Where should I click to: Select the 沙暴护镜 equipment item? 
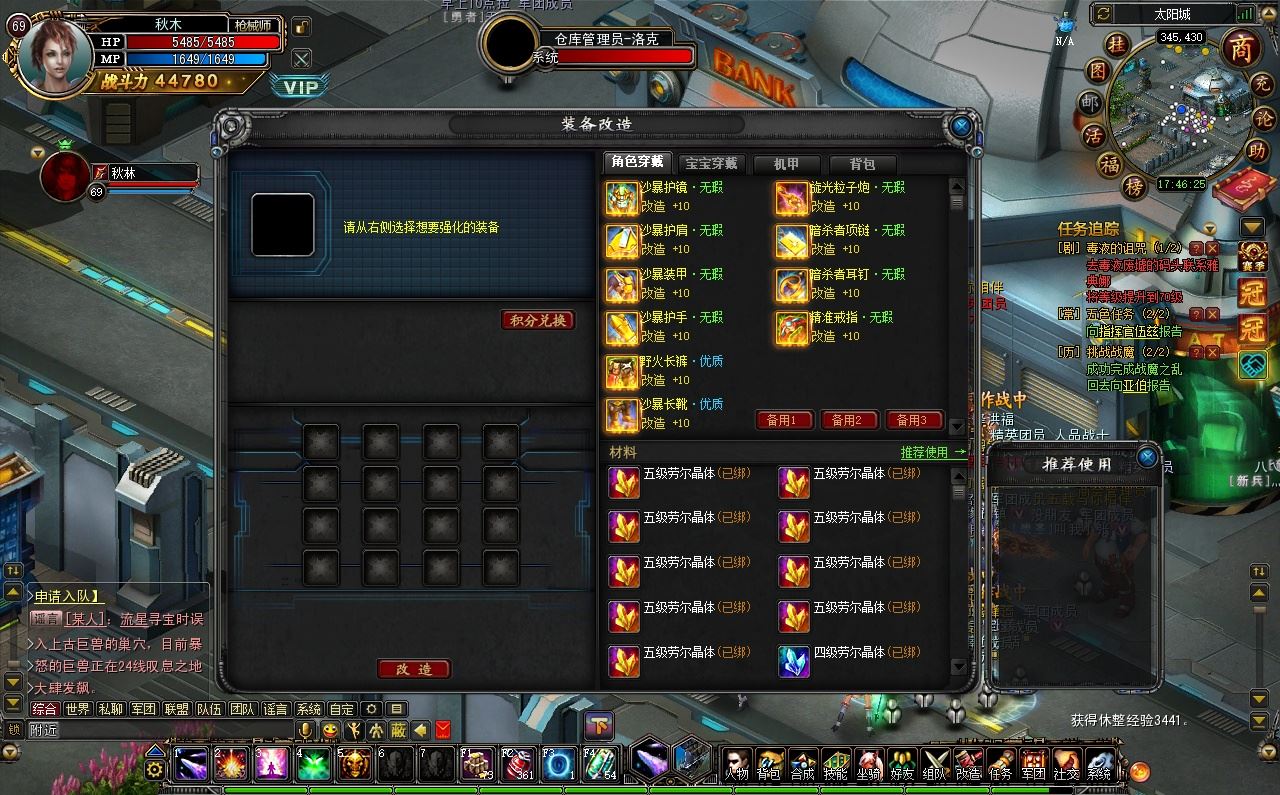tap(622, 198)
